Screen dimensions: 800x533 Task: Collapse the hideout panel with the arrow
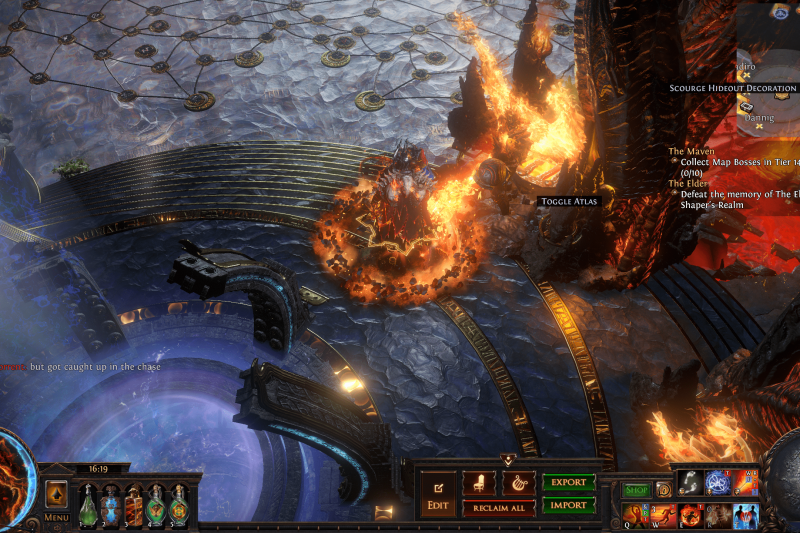508,460
